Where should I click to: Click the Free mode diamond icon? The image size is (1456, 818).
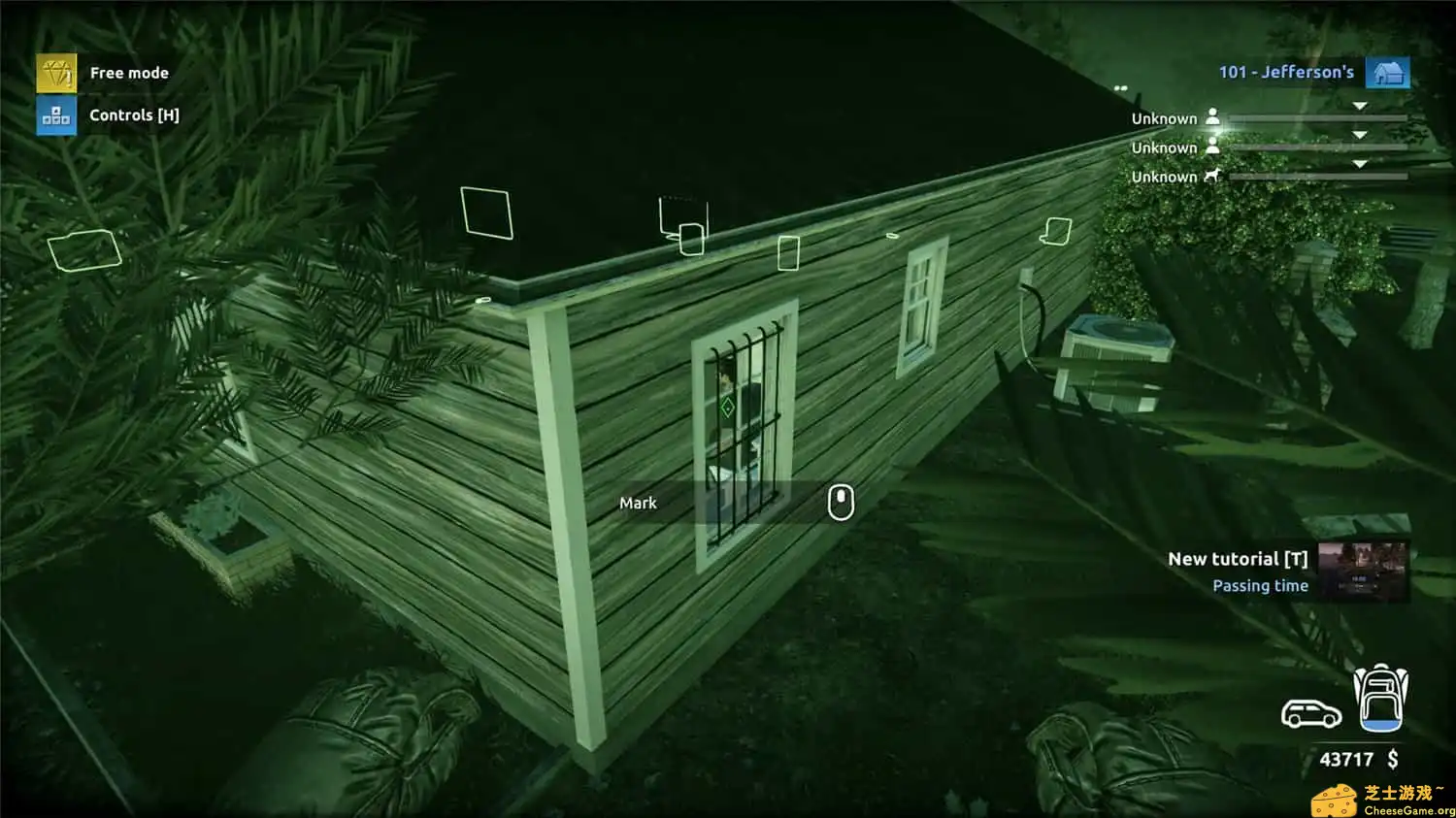(x=55, y=72)
